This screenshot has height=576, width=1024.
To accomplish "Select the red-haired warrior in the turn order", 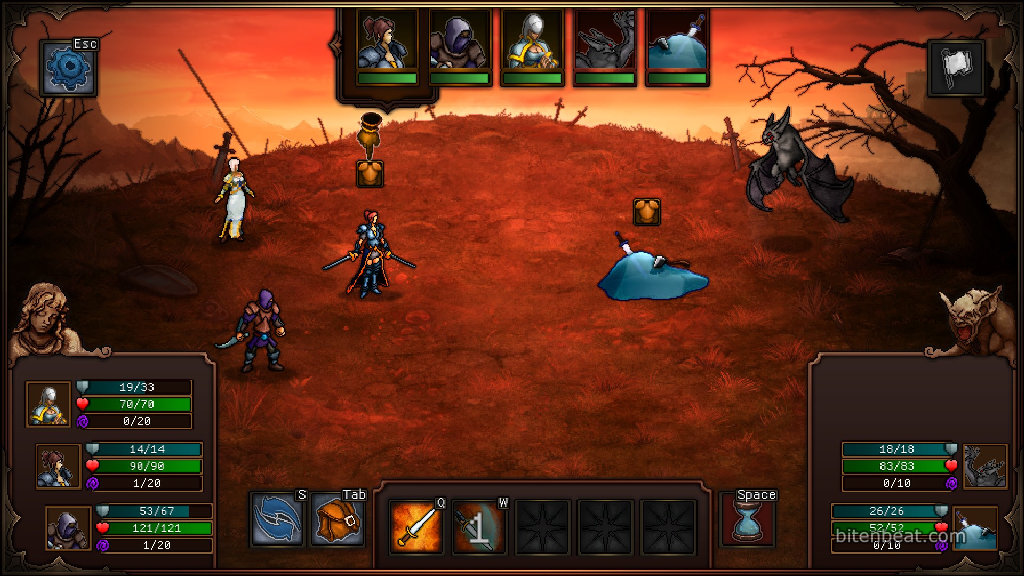I will pos(387,42).
